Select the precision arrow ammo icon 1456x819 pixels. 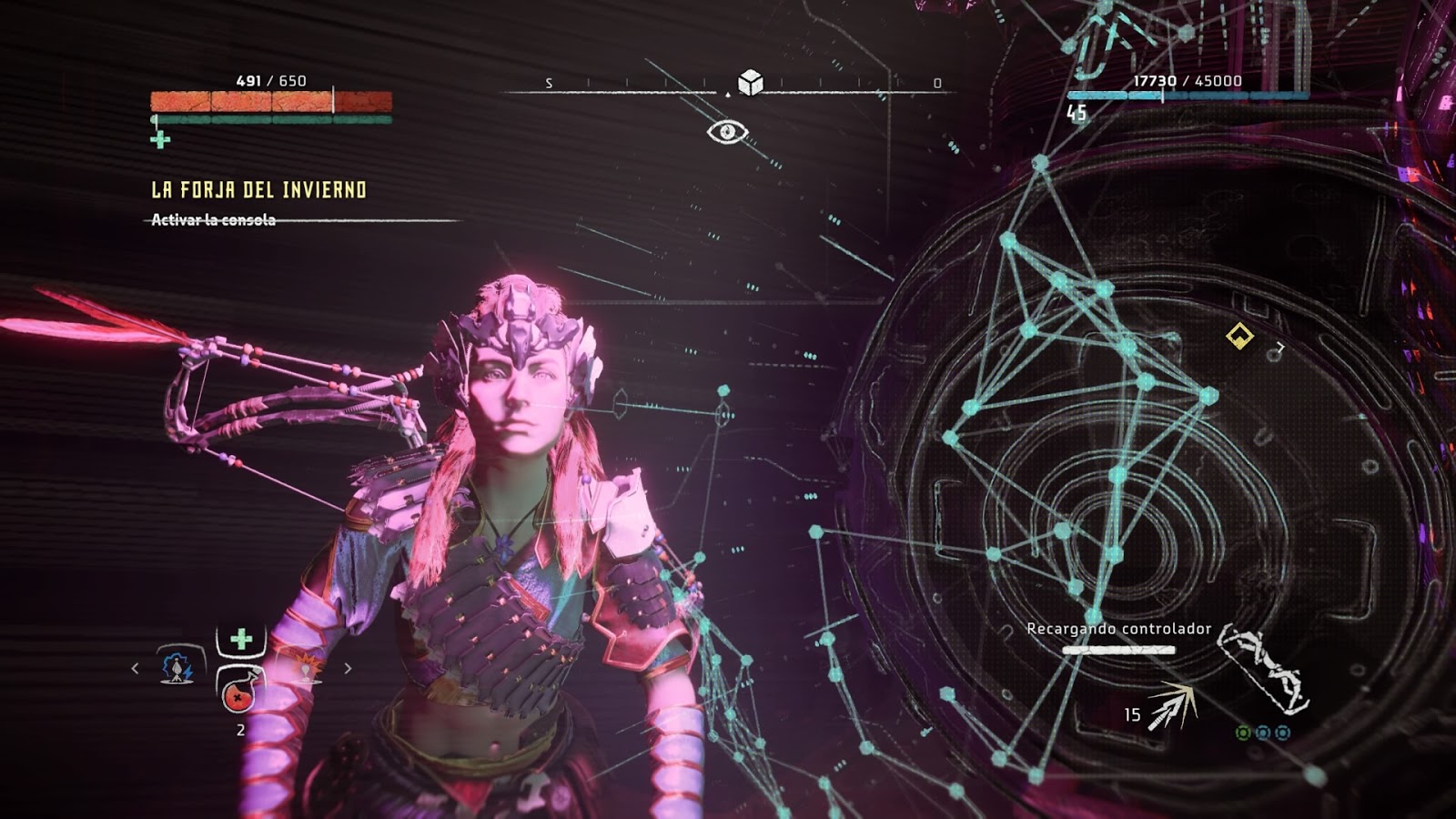coord(1171,706)
